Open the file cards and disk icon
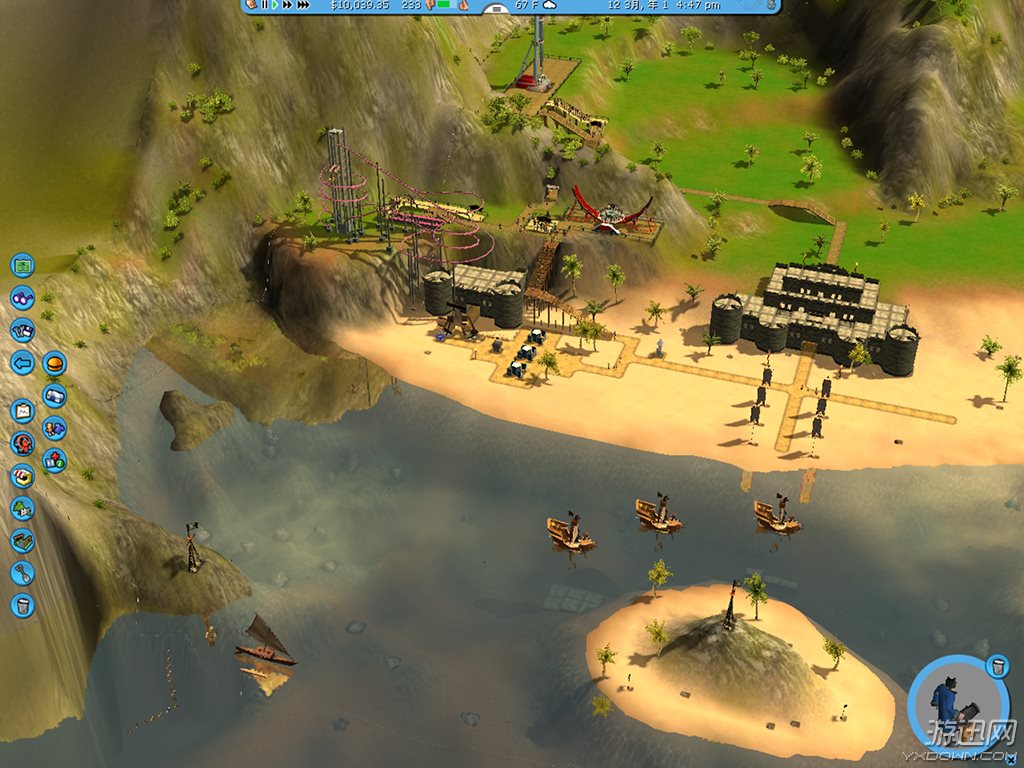 point(22,330)
